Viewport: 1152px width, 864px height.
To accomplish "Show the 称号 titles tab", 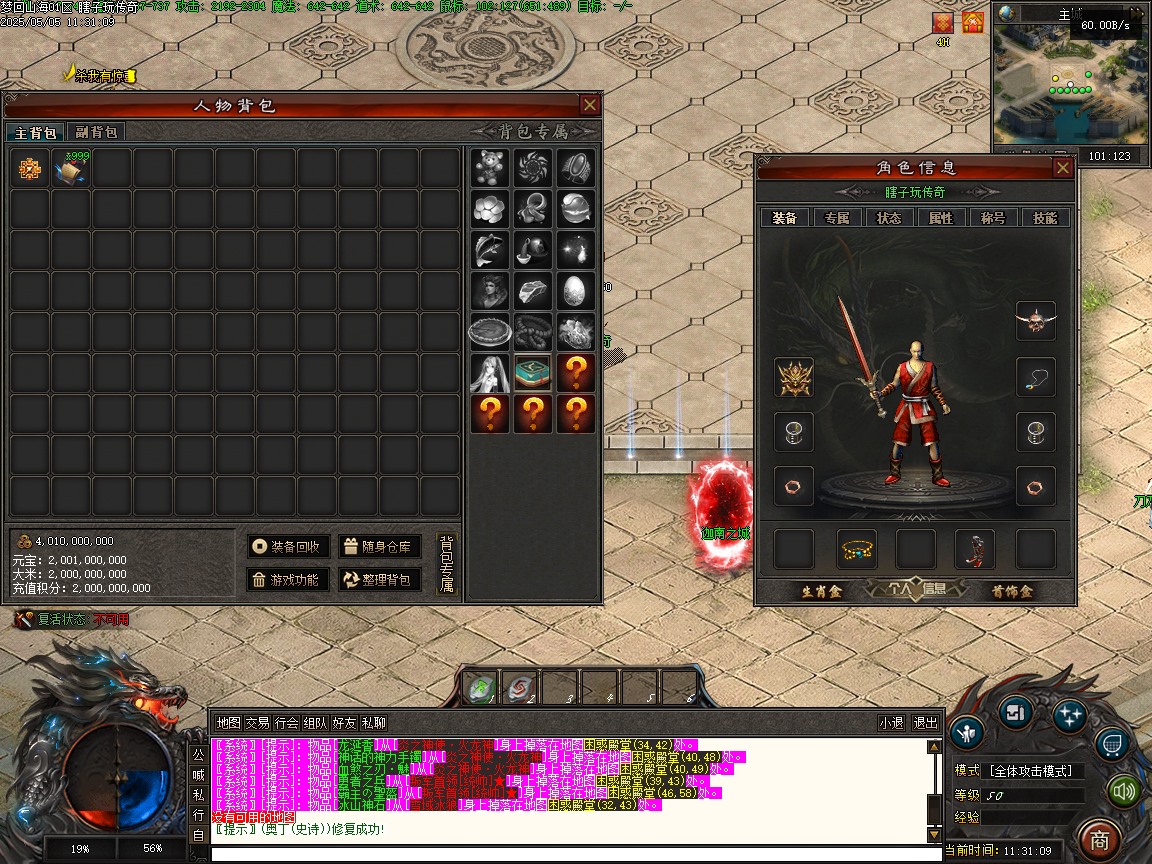I will point(993,218).
